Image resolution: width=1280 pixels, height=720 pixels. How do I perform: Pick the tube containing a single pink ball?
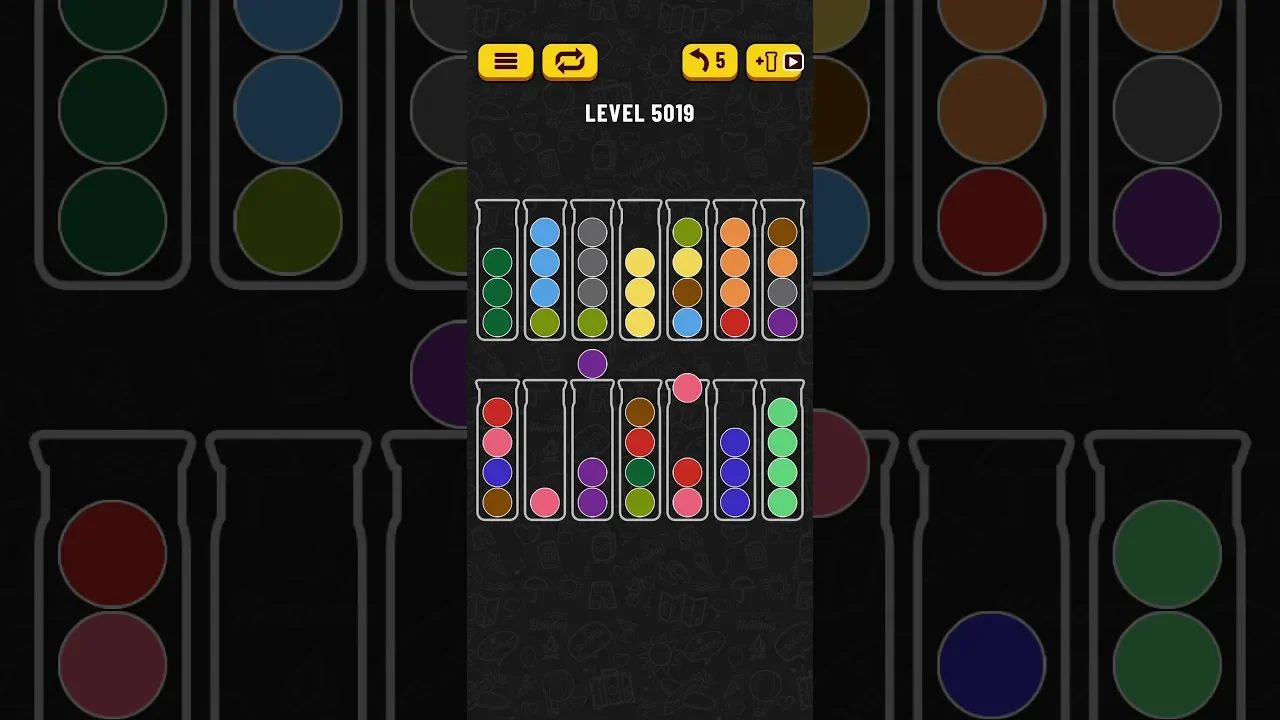click(x=545, y=451)
